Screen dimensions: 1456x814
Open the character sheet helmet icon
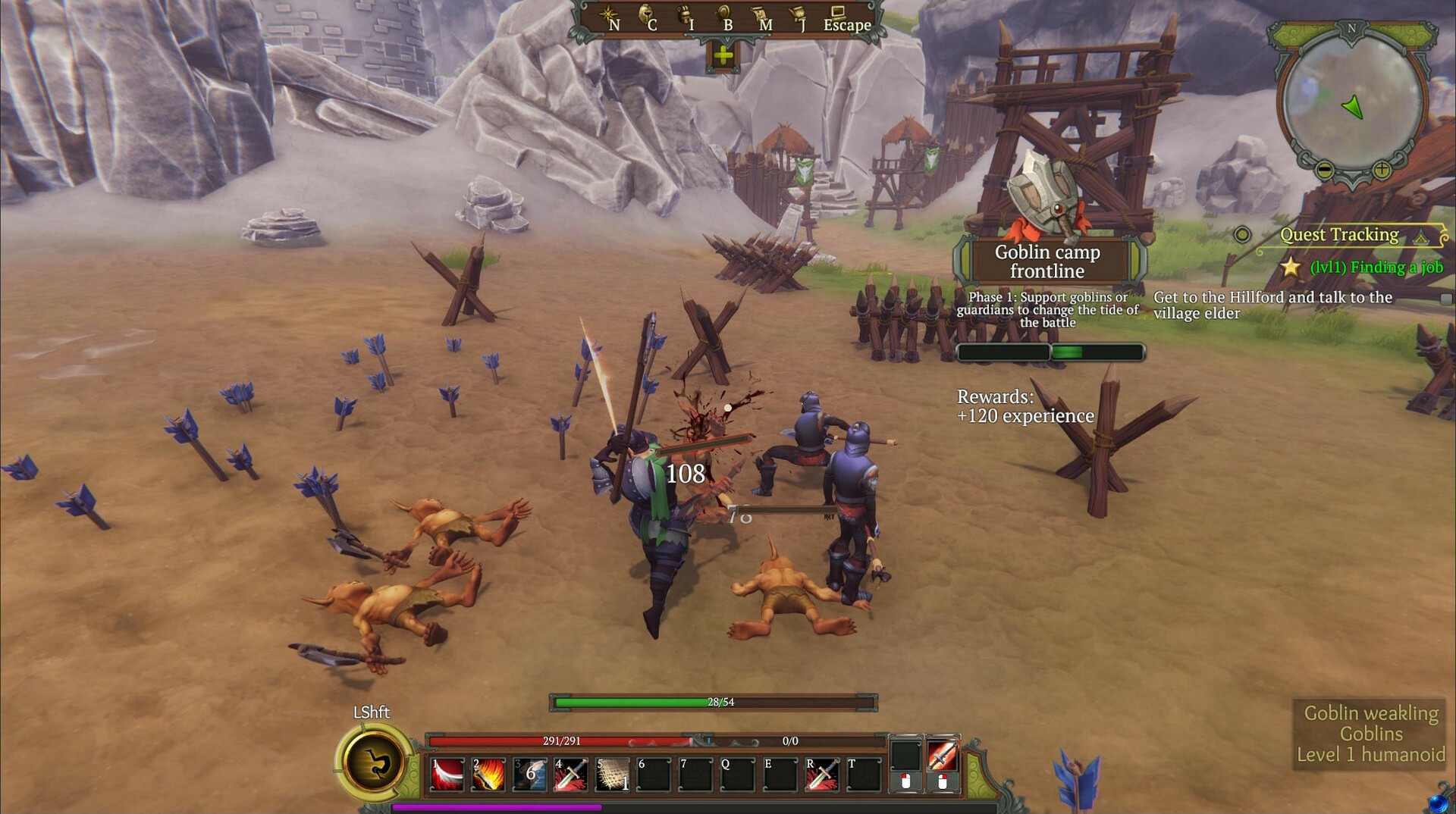(x=647, y=16)
